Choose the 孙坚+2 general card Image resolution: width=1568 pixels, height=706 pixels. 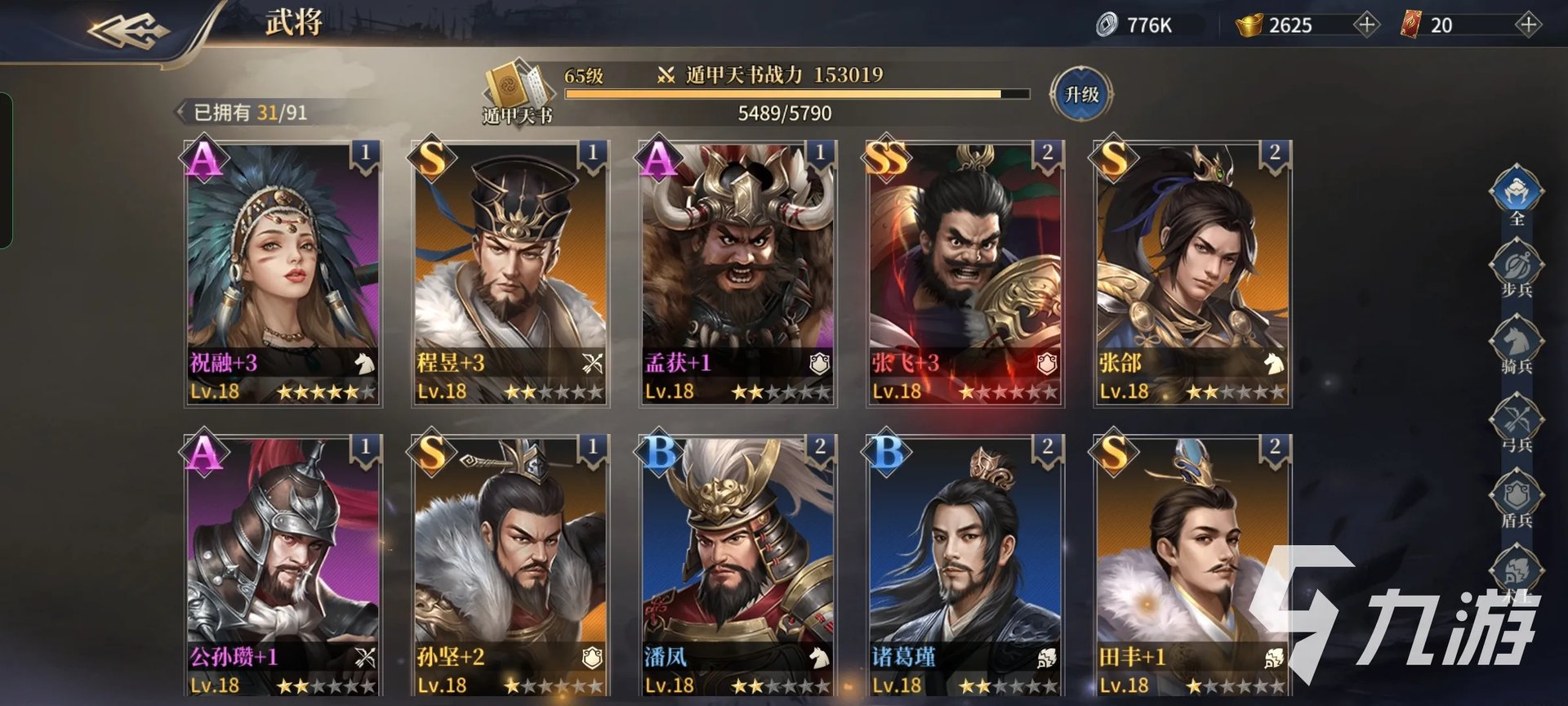tap(510, 565)
